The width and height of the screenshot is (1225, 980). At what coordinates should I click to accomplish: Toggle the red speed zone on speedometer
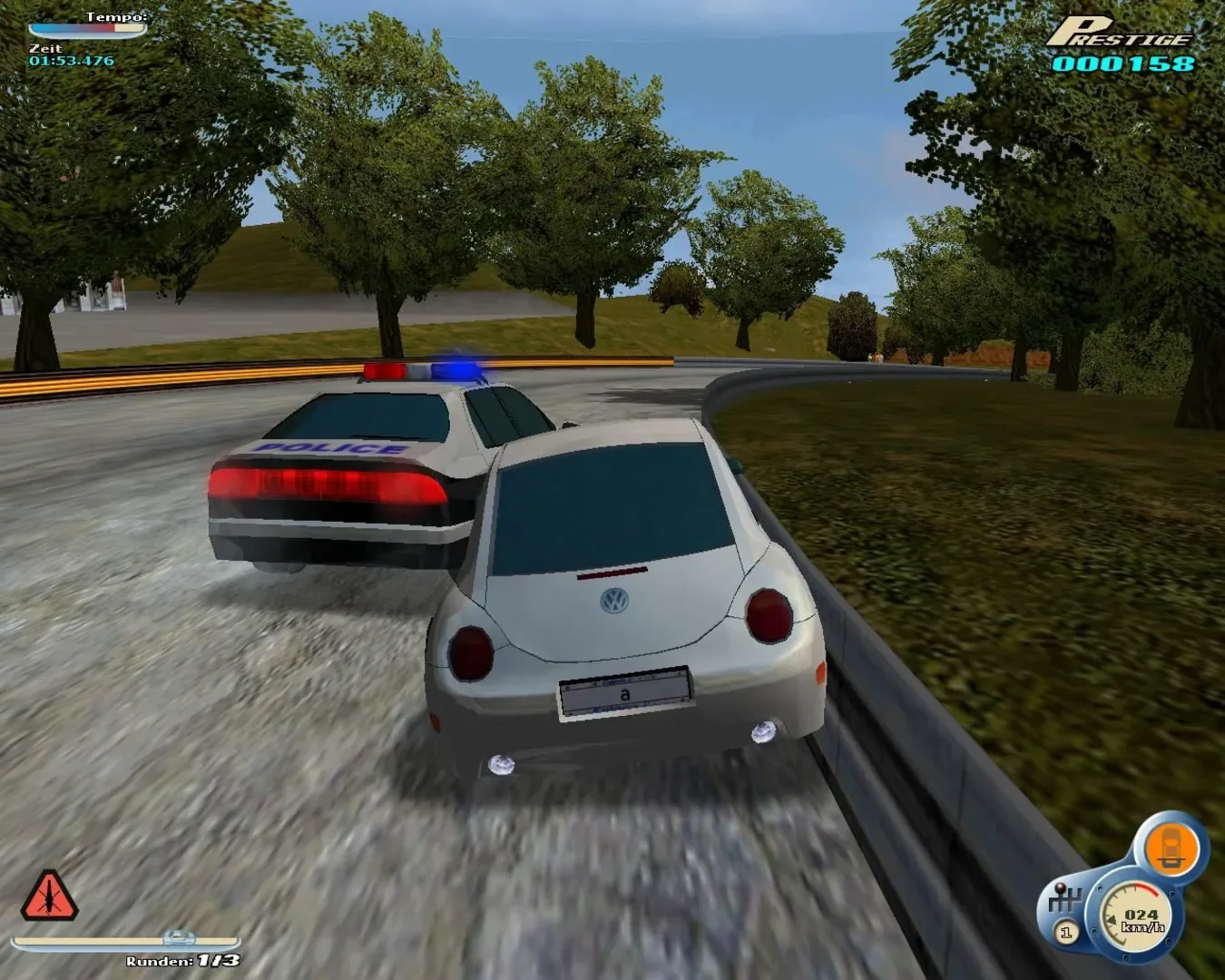coord(1146,889)
